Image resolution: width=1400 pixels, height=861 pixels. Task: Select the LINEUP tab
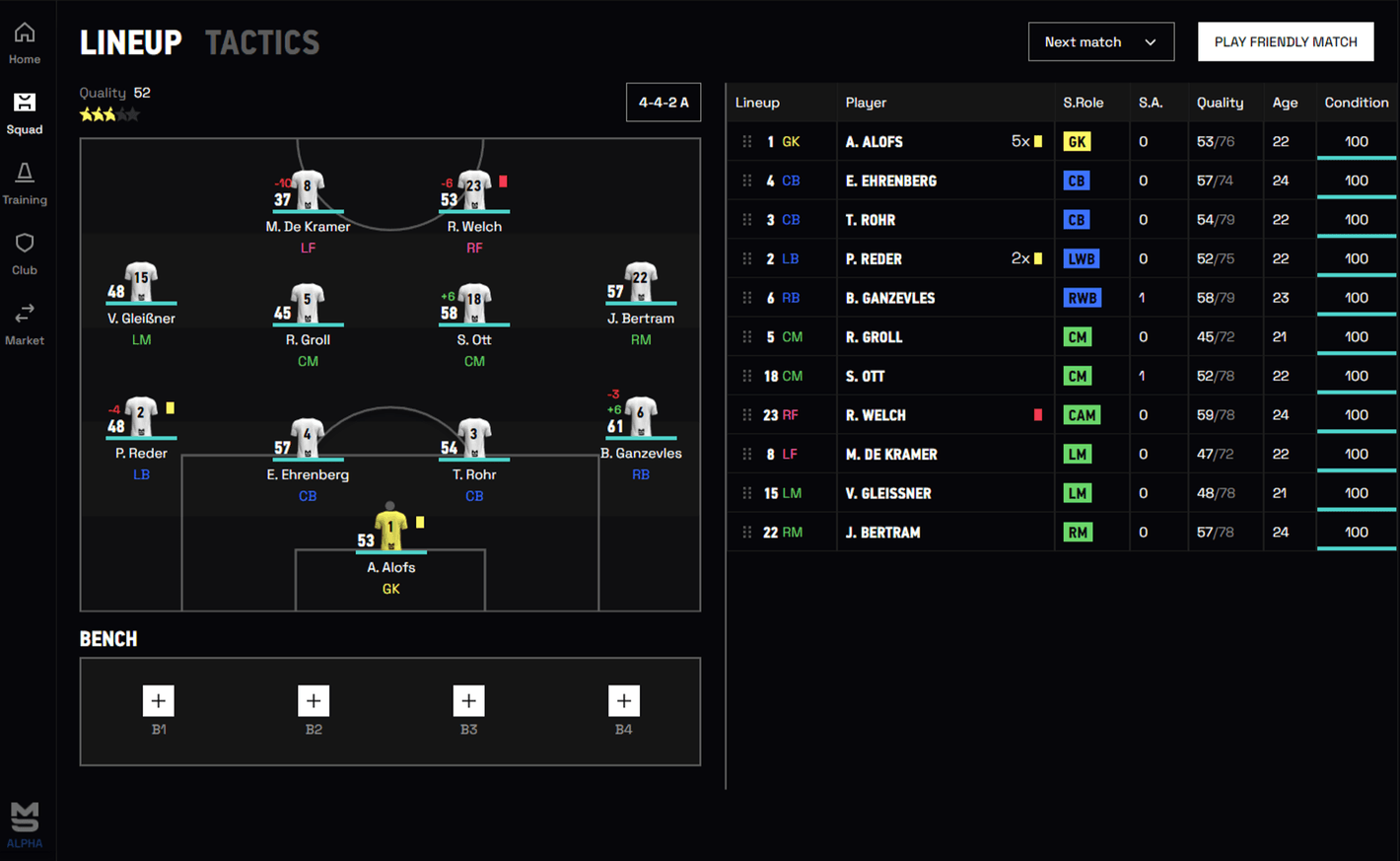[131, 41]
